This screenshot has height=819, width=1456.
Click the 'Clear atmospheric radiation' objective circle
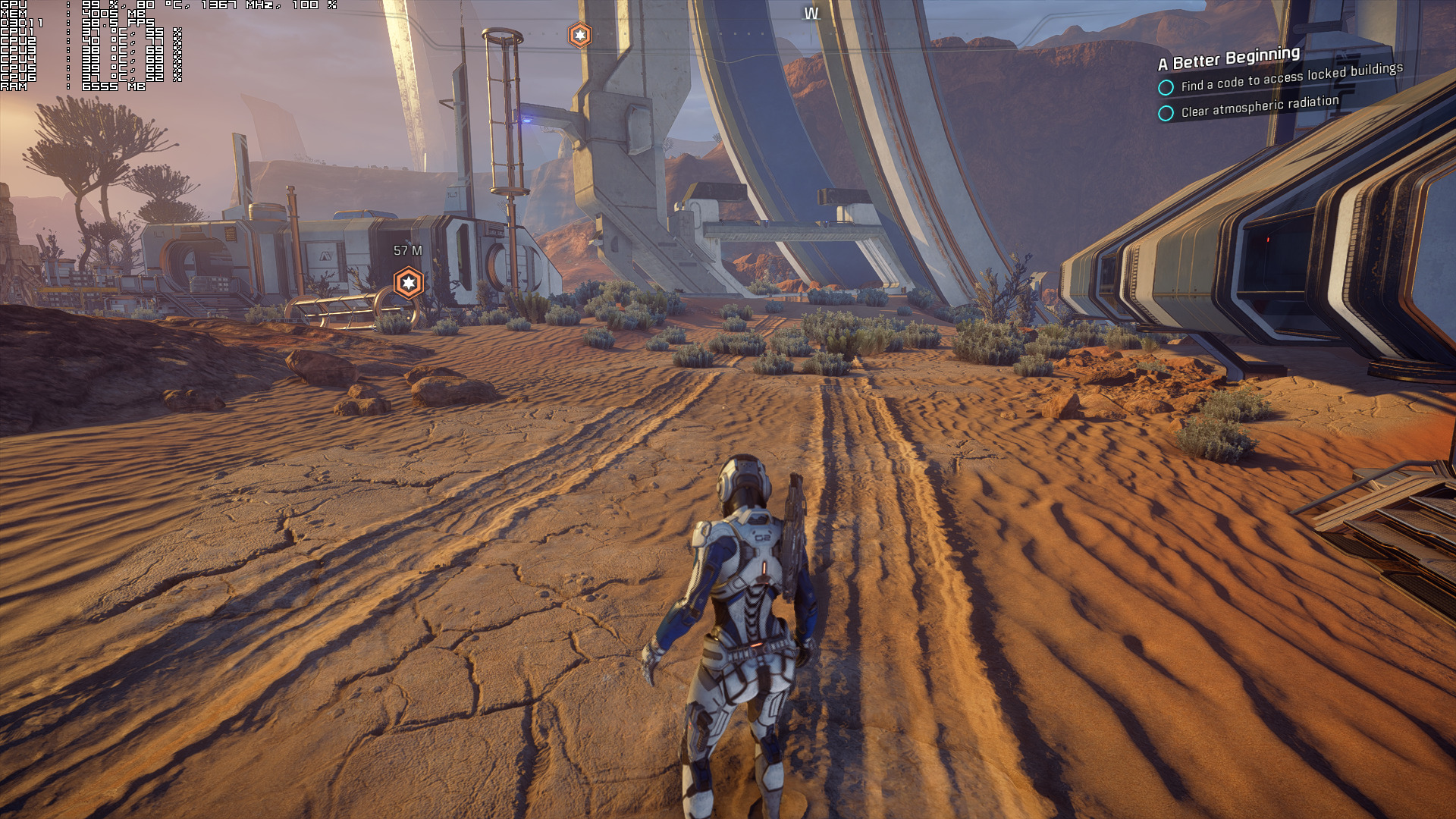[1166, 113]
